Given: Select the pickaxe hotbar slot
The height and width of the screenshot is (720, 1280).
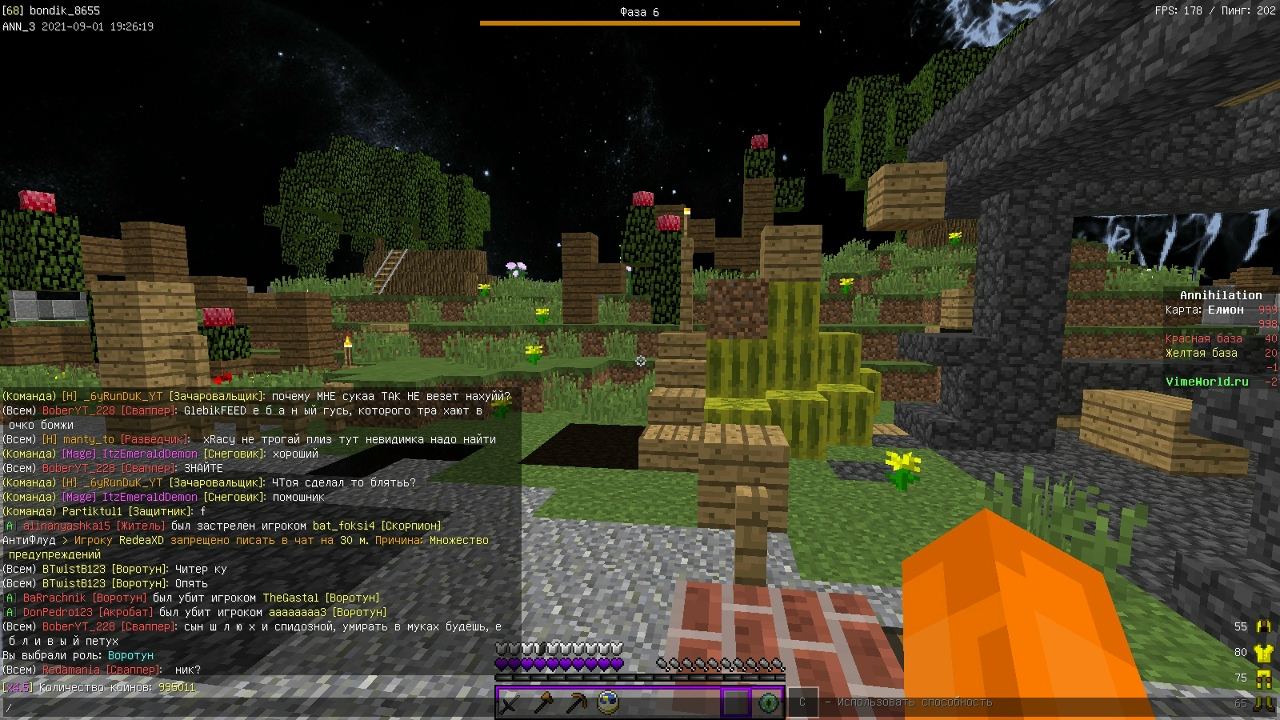Looking at the screenshot, I should click(575, 703).
